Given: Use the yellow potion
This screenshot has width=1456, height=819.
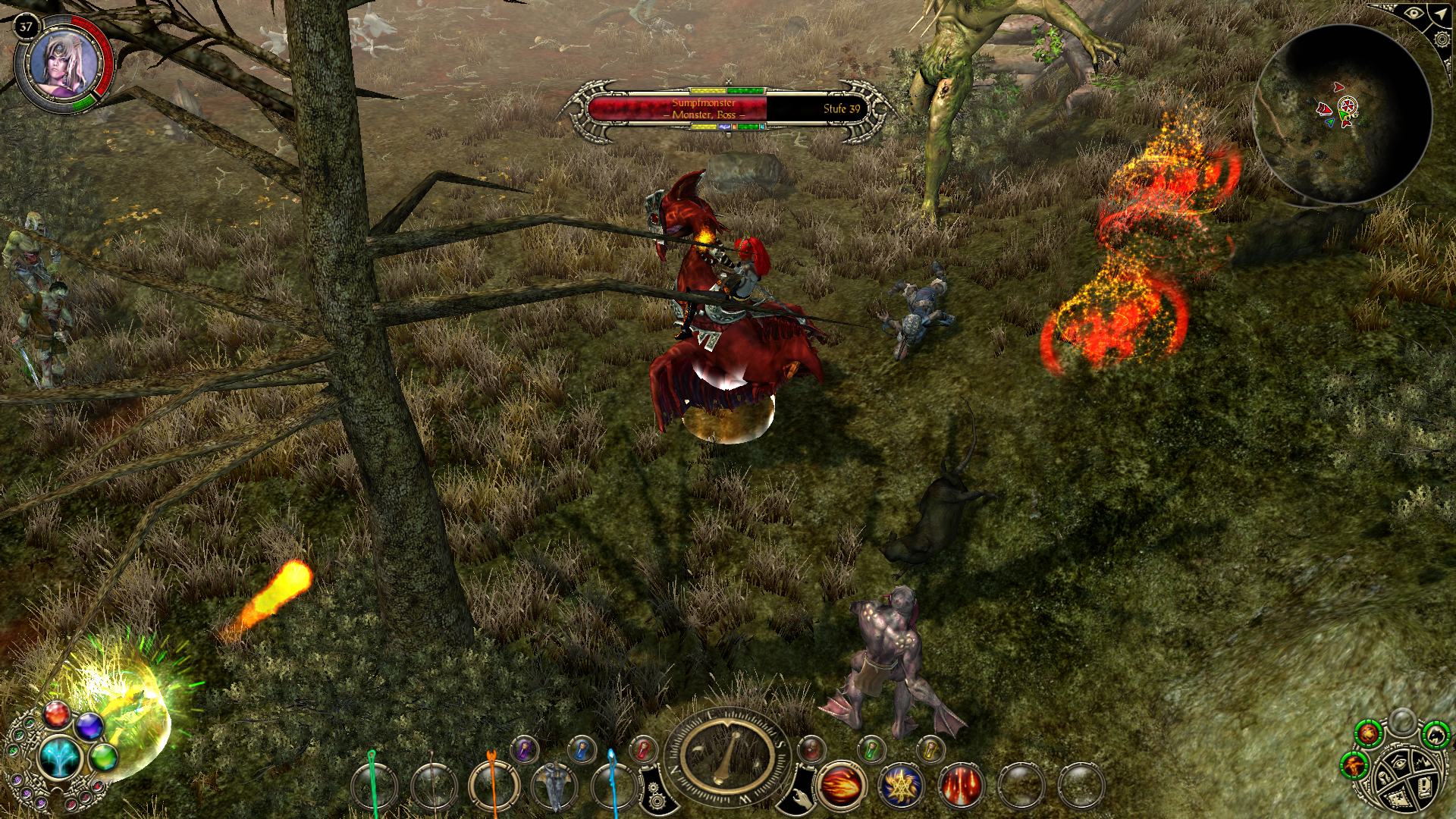Looking at the screenshot, I should point(930,750).
